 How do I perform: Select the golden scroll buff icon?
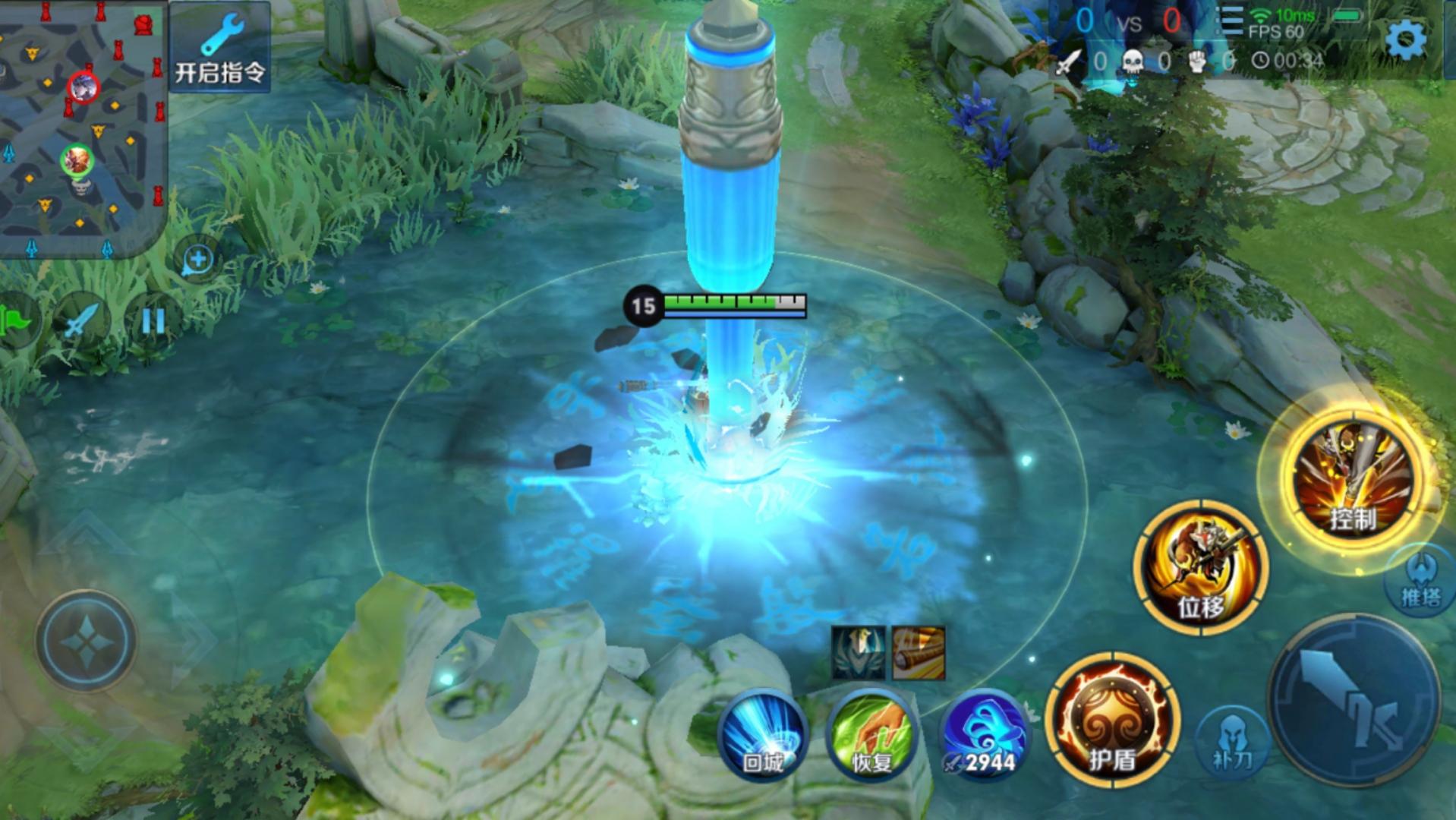click(918, 652)
